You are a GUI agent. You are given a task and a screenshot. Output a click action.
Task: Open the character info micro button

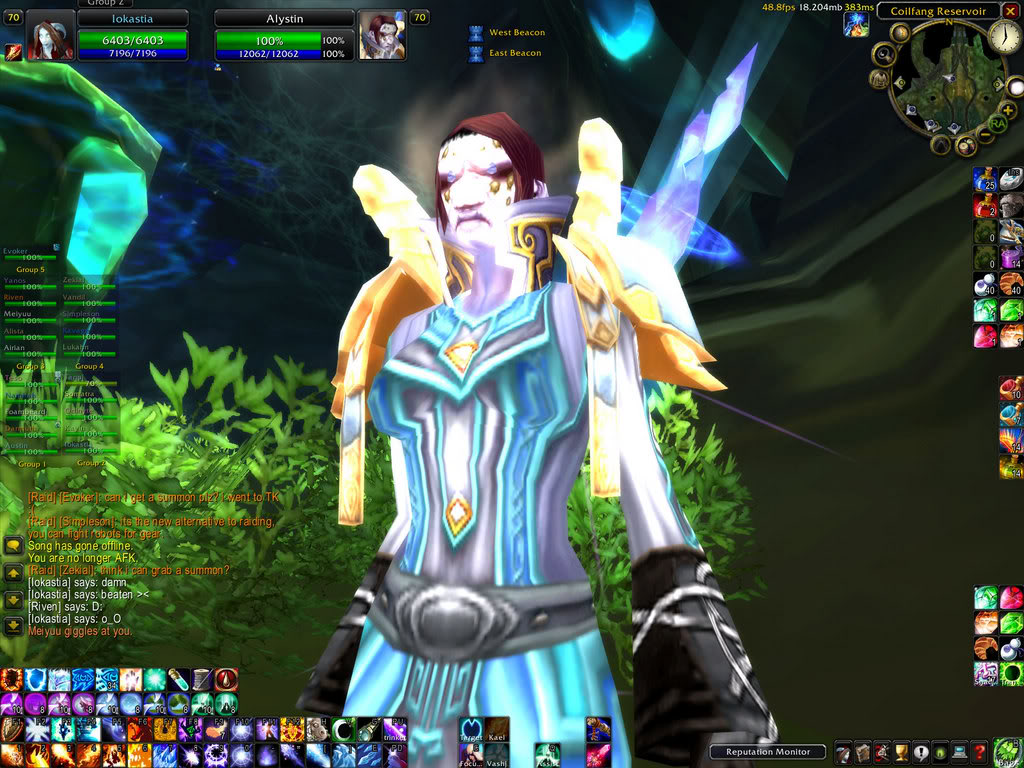(x=843, y=753)
